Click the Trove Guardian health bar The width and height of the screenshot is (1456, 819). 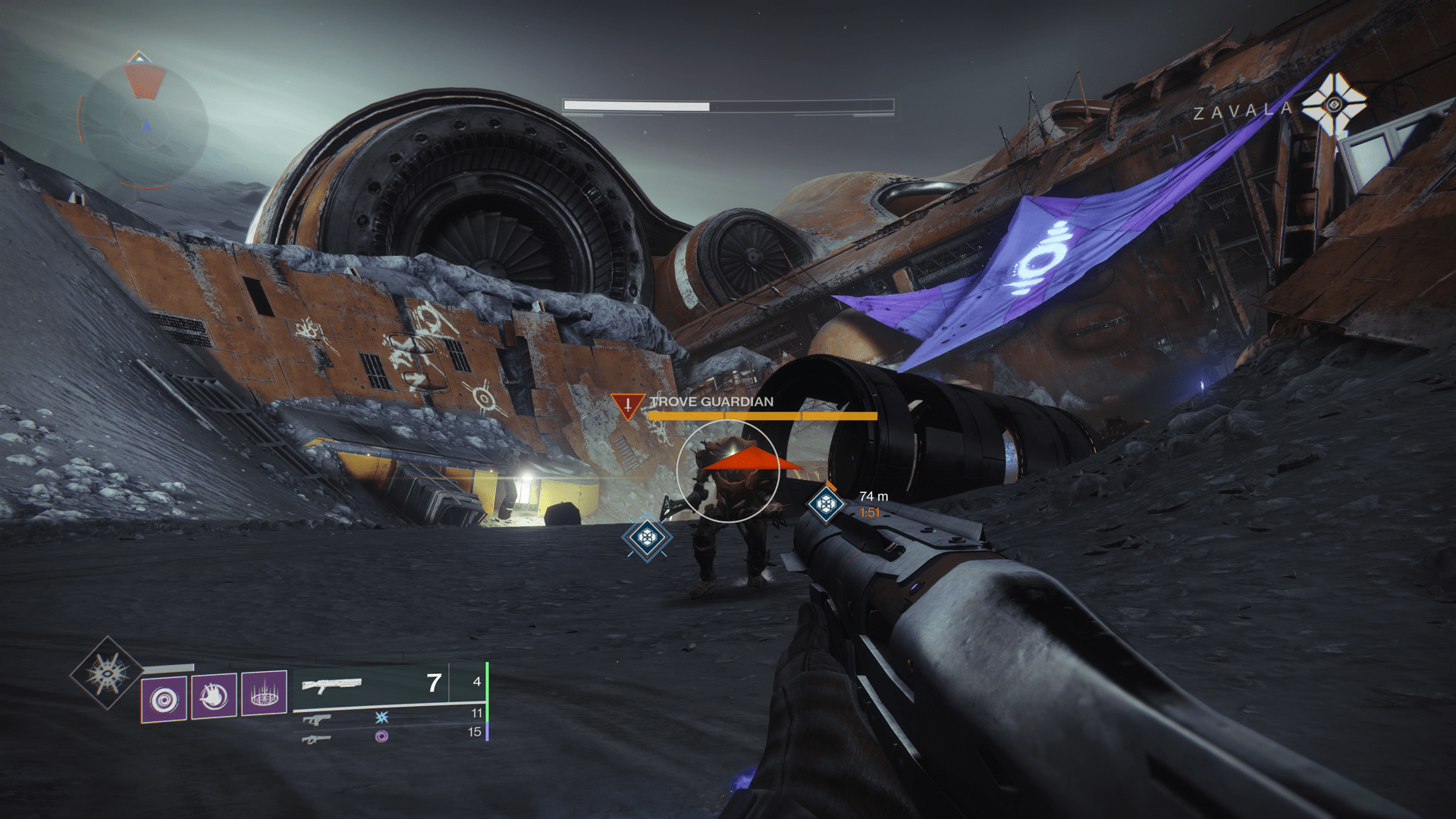point(762,416)
